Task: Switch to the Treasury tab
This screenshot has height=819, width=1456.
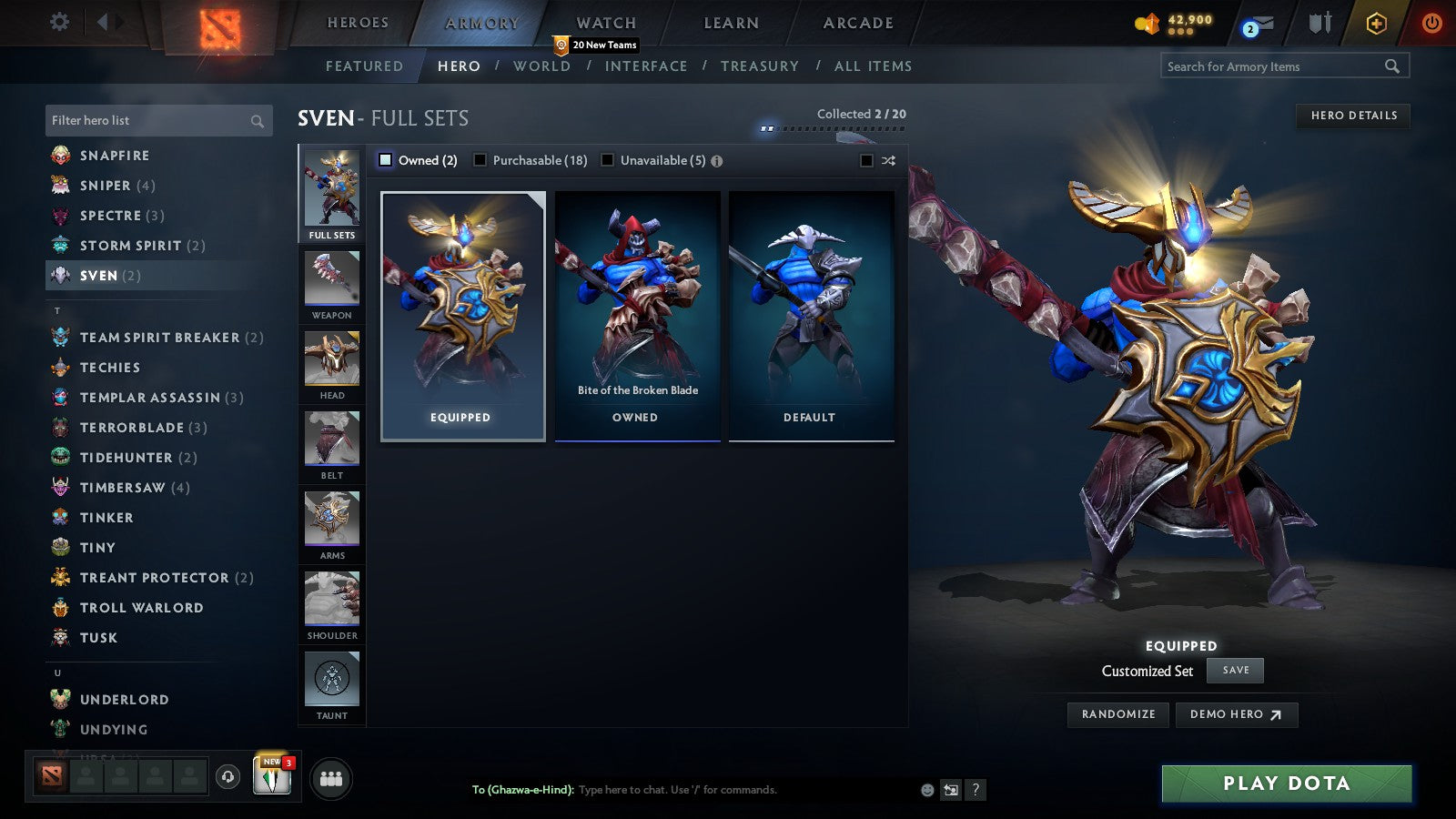Action: pyautogui.click(x=761, y=66)
